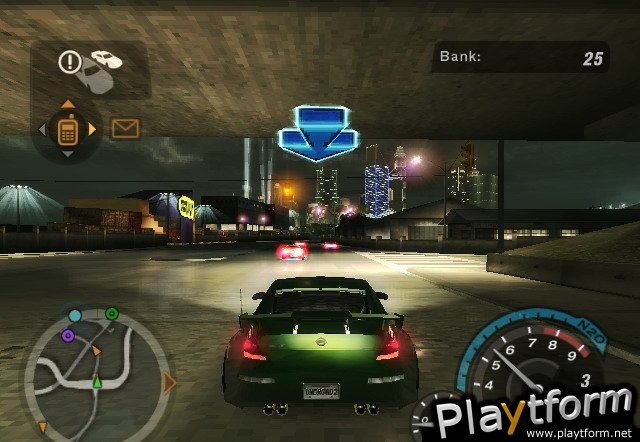Select the purple marker on the minimap
This screenshot has height=442, width=640.
point(67,336)
